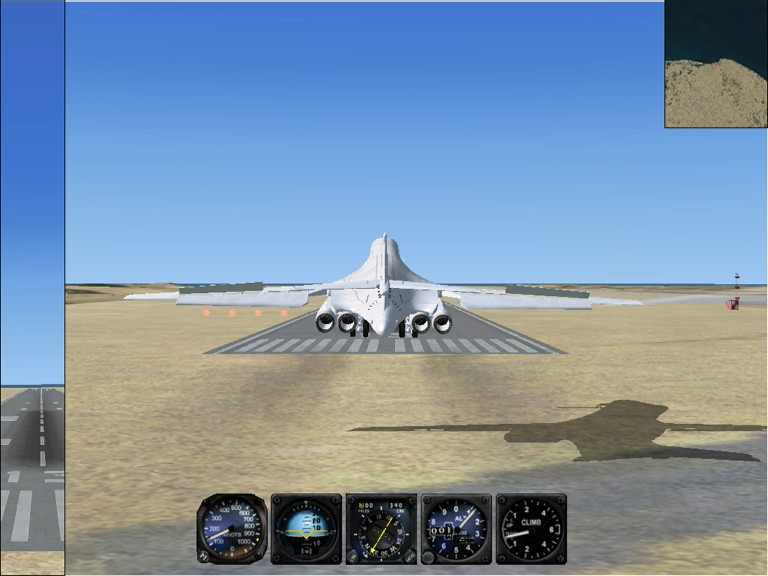Click the airspeed indicator gauge in knots
Image resolution: width=768 pixels, height=576 pixels.
(232, 528)
